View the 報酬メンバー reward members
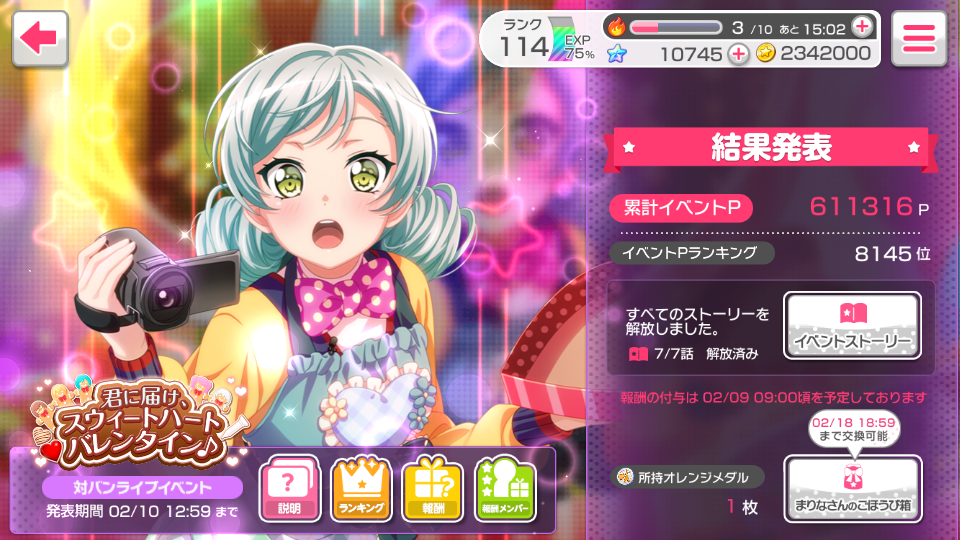The image size is (960, 540). pos(504,488)
